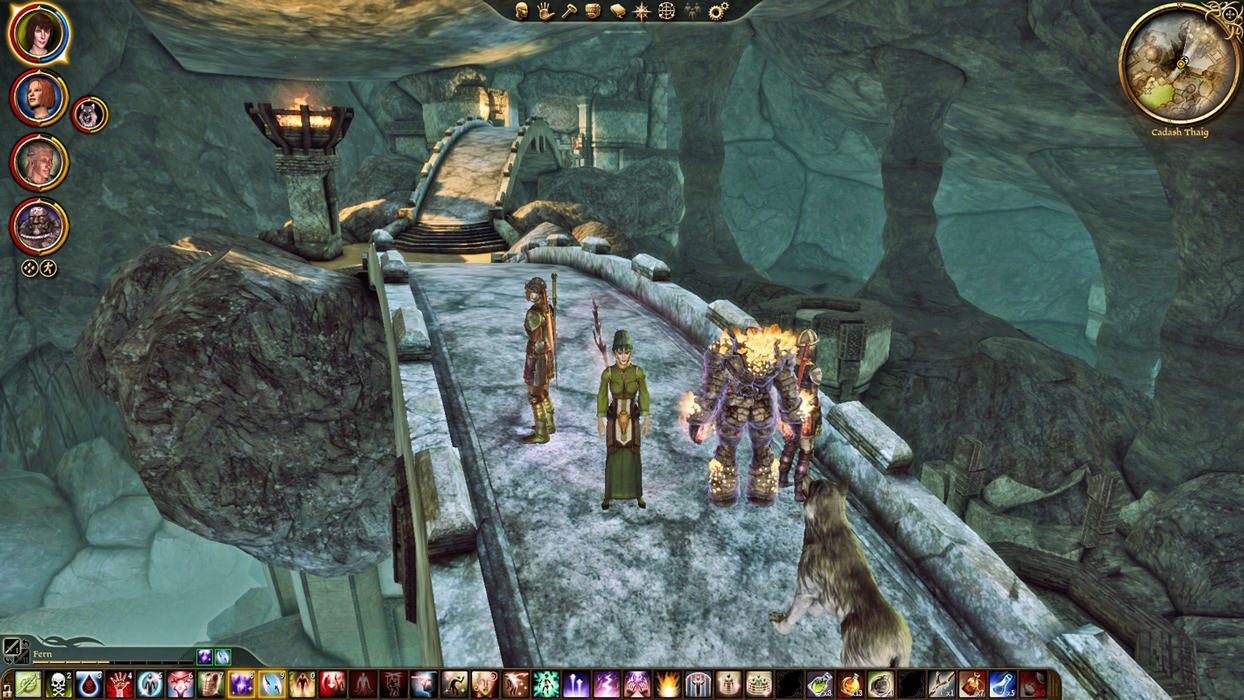
Task: Use the green flask with x8 count
Action: pos(819,685)
